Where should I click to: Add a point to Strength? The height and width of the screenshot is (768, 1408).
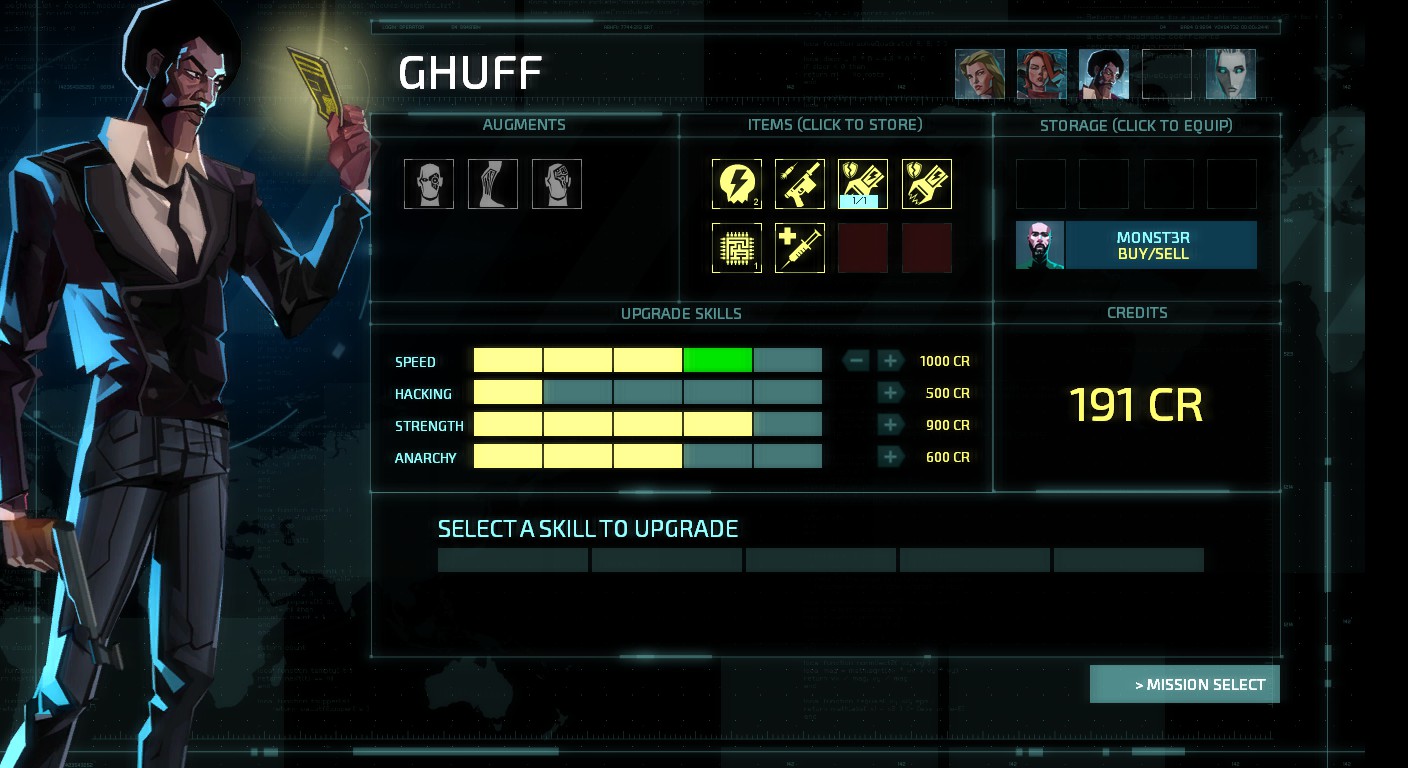point(890,425)
